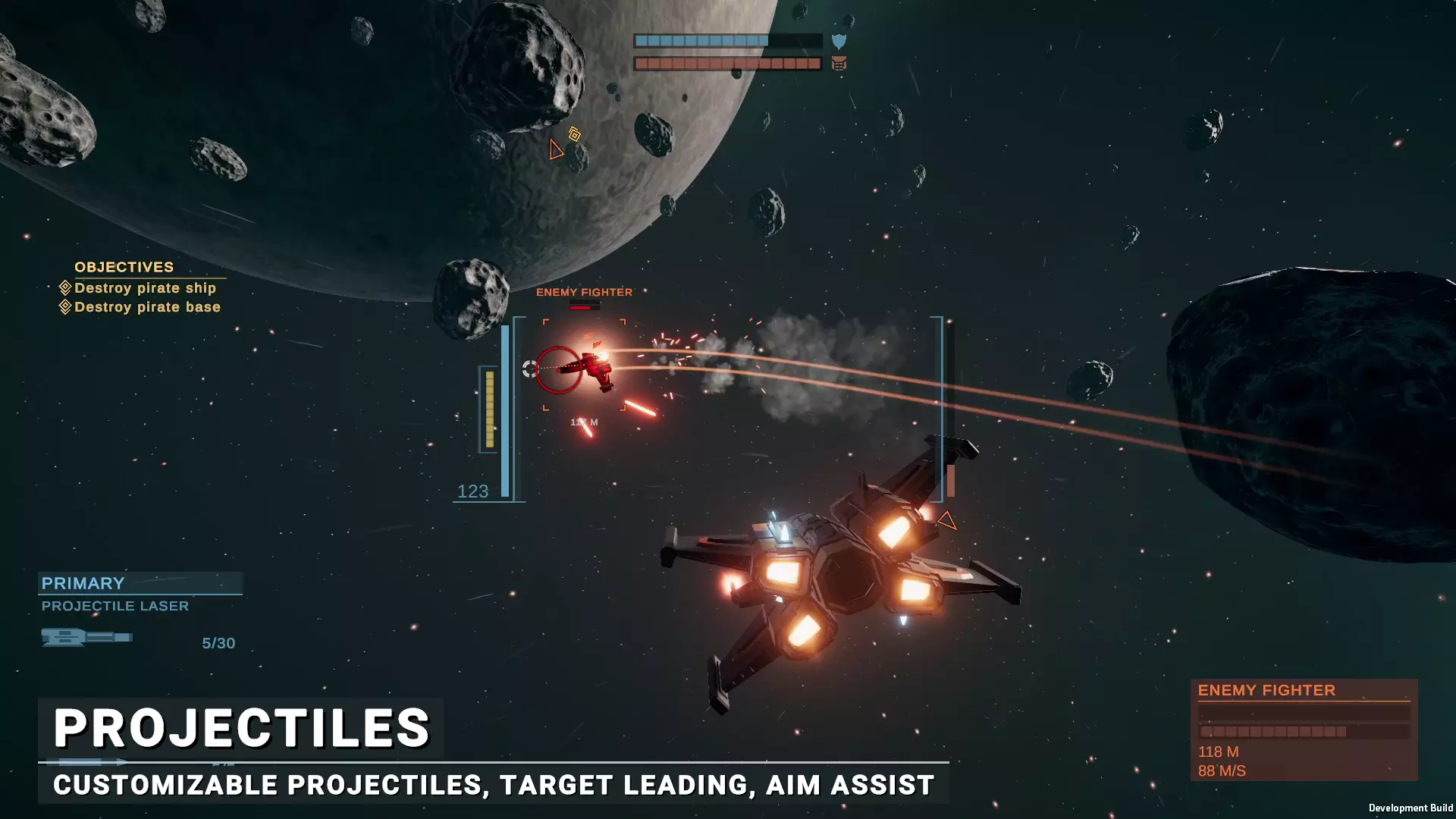Viewport: 1456px width, 819px height.
Task: Click the blue shield icon
Action: click(x=839, y=41)
